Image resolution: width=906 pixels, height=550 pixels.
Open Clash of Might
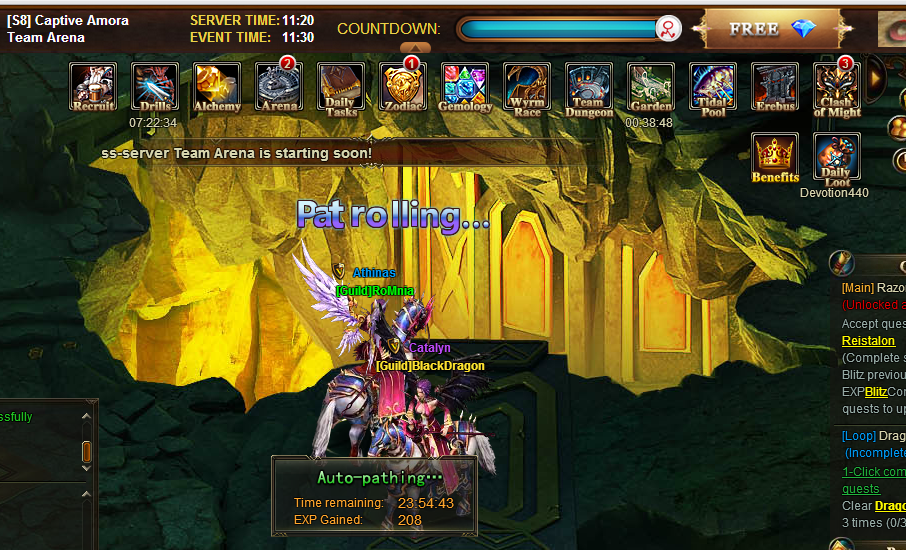click(837, 86)
